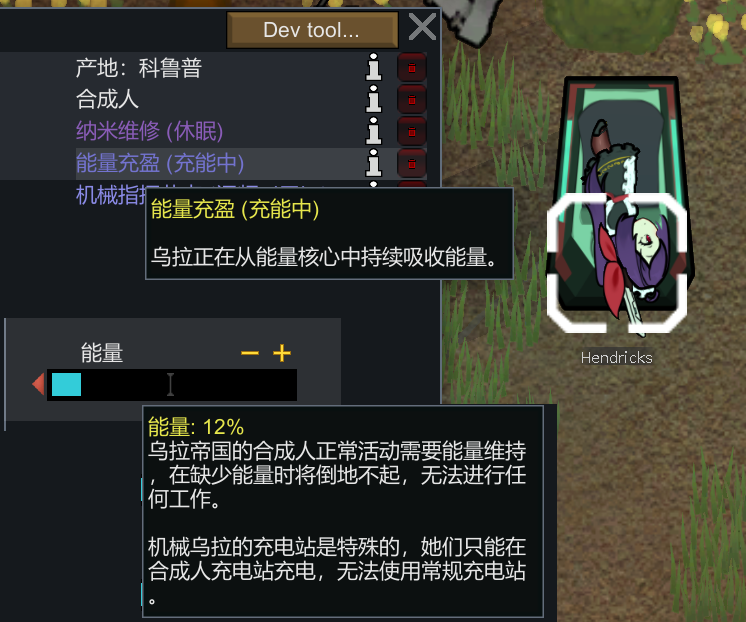Show info for 产地：科鲁普
The width and height of the screenshot is (746, 622).
[375, 68]
